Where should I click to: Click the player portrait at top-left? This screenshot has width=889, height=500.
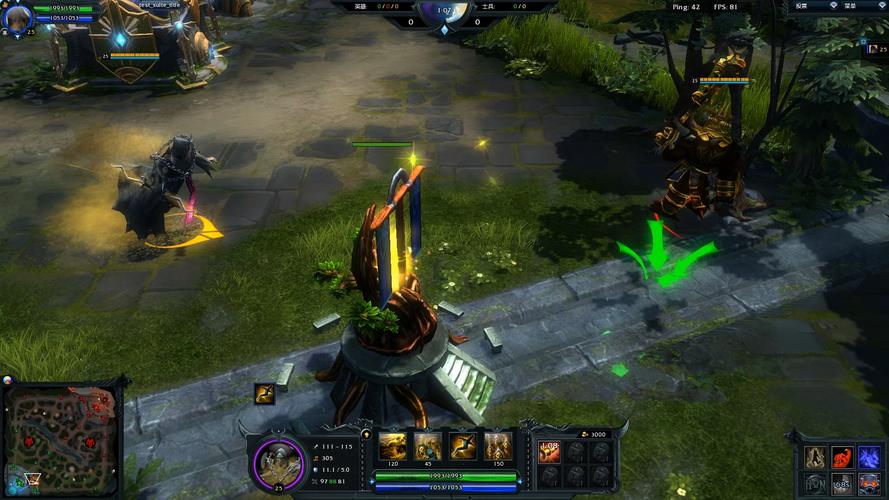[18, 17]
